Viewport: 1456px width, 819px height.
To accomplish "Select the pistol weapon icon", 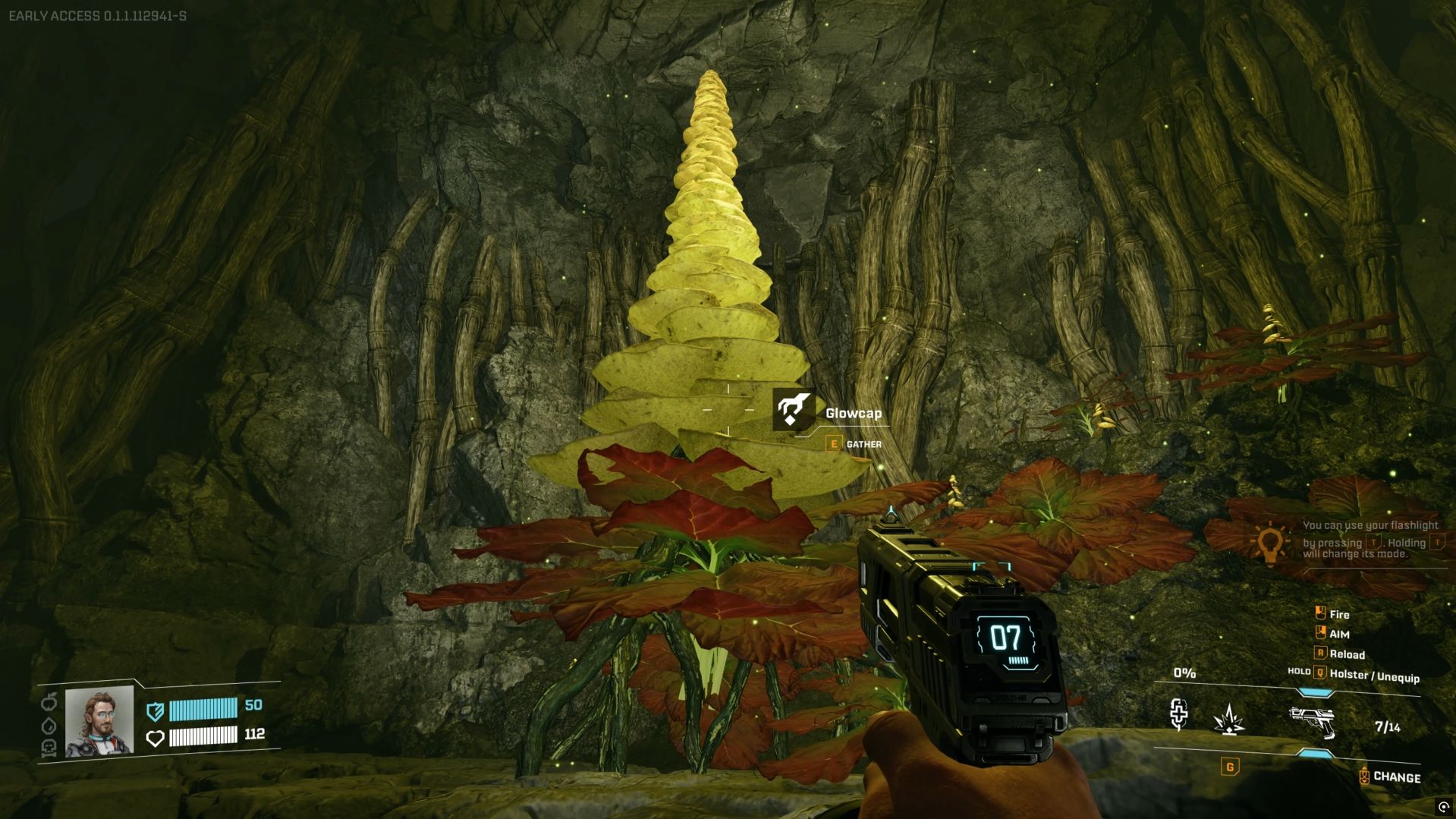I will 1312,722.
